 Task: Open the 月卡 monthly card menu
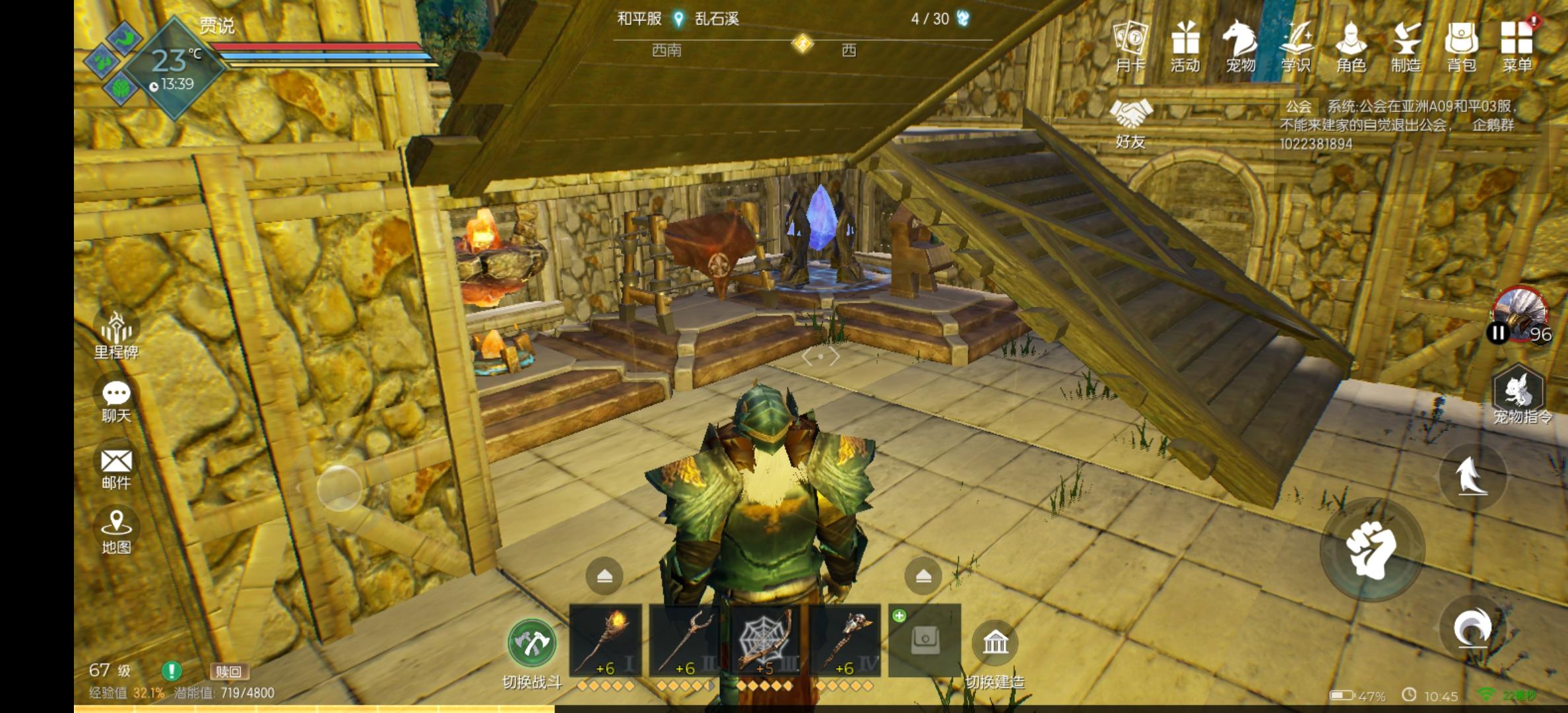1130,45
